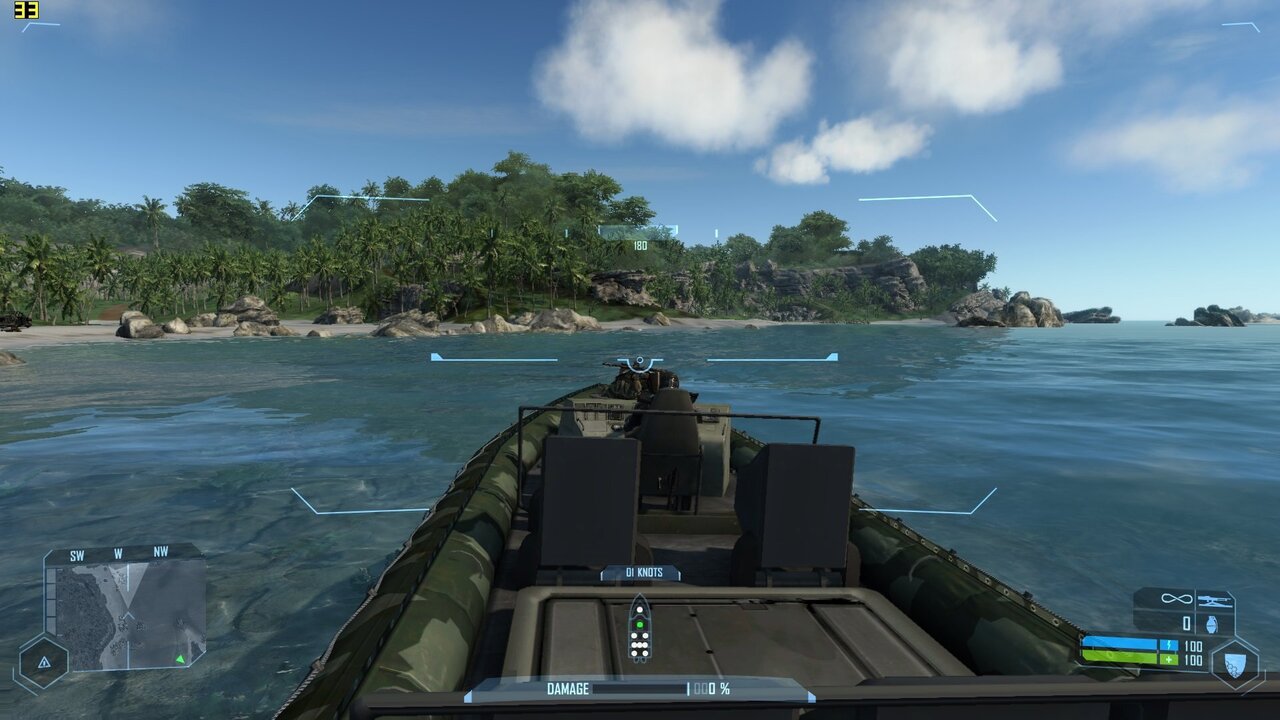Click the boat seating diagram silhouette
Image resolution: width=1280 pixels, height=720 pixels.
pos(640,630)
